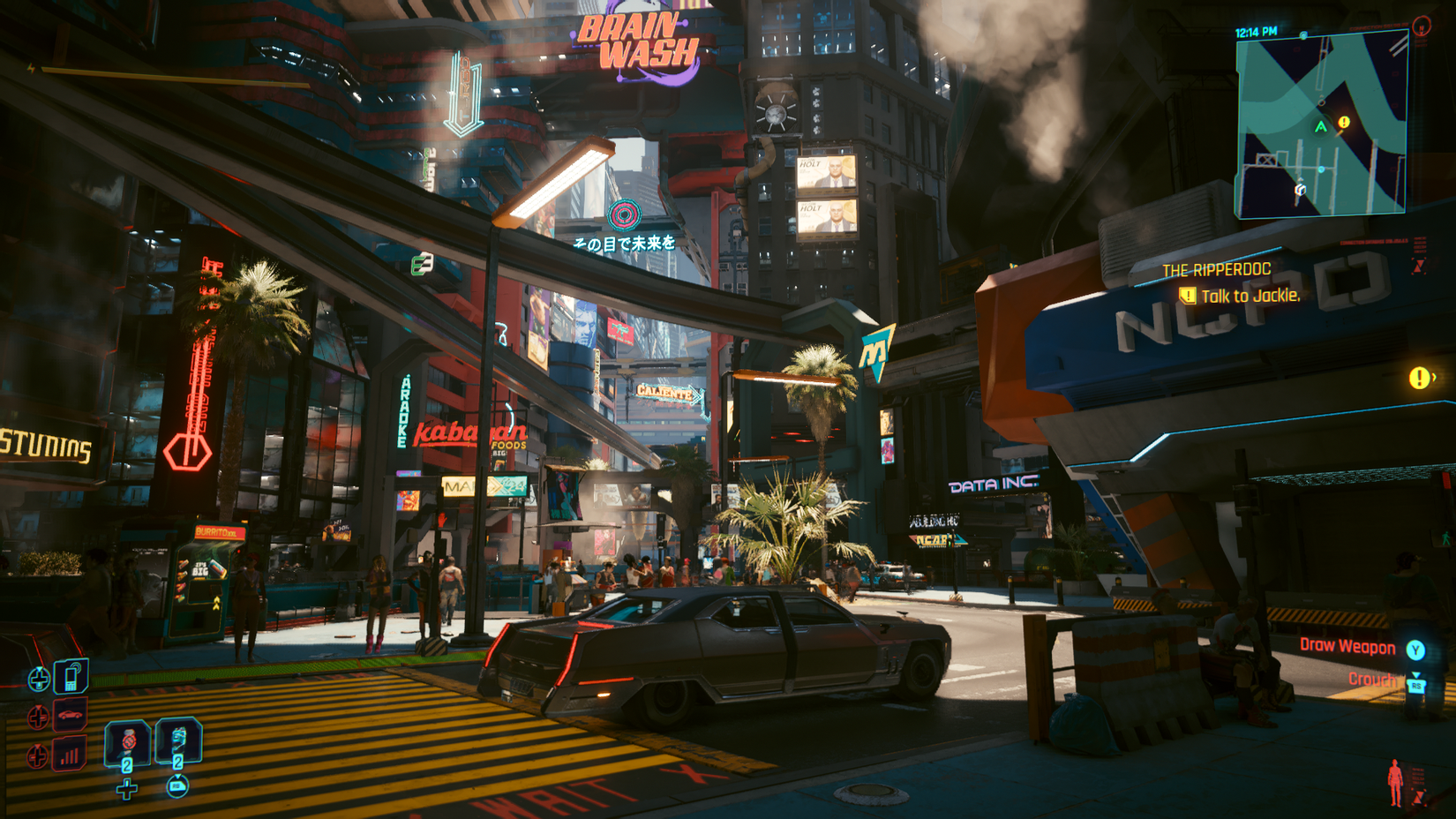
Task: Choose the cyan inhaler consumable slot
Action: [178, 741]
